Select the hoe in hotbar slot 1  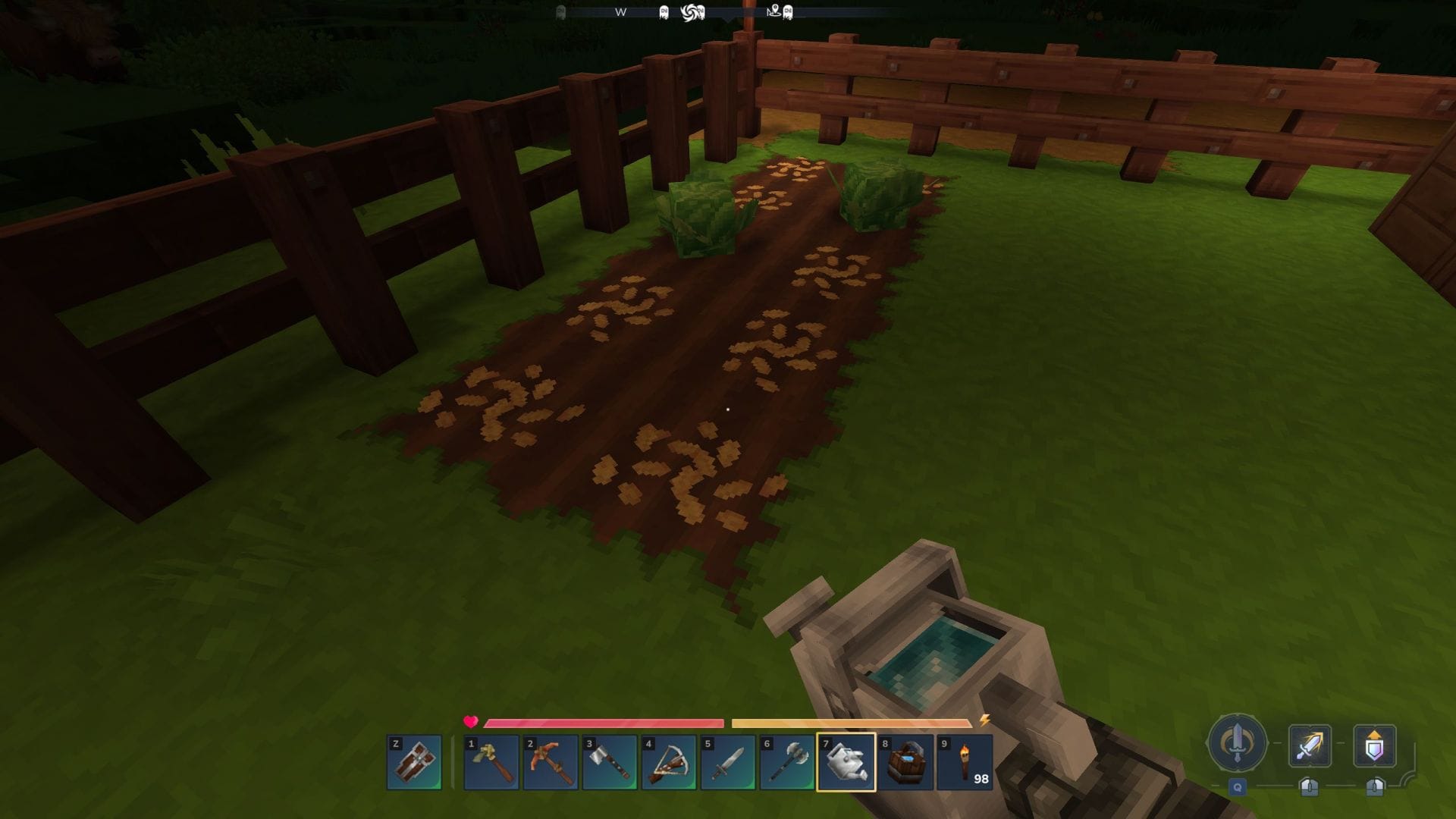tap(491, 762)
